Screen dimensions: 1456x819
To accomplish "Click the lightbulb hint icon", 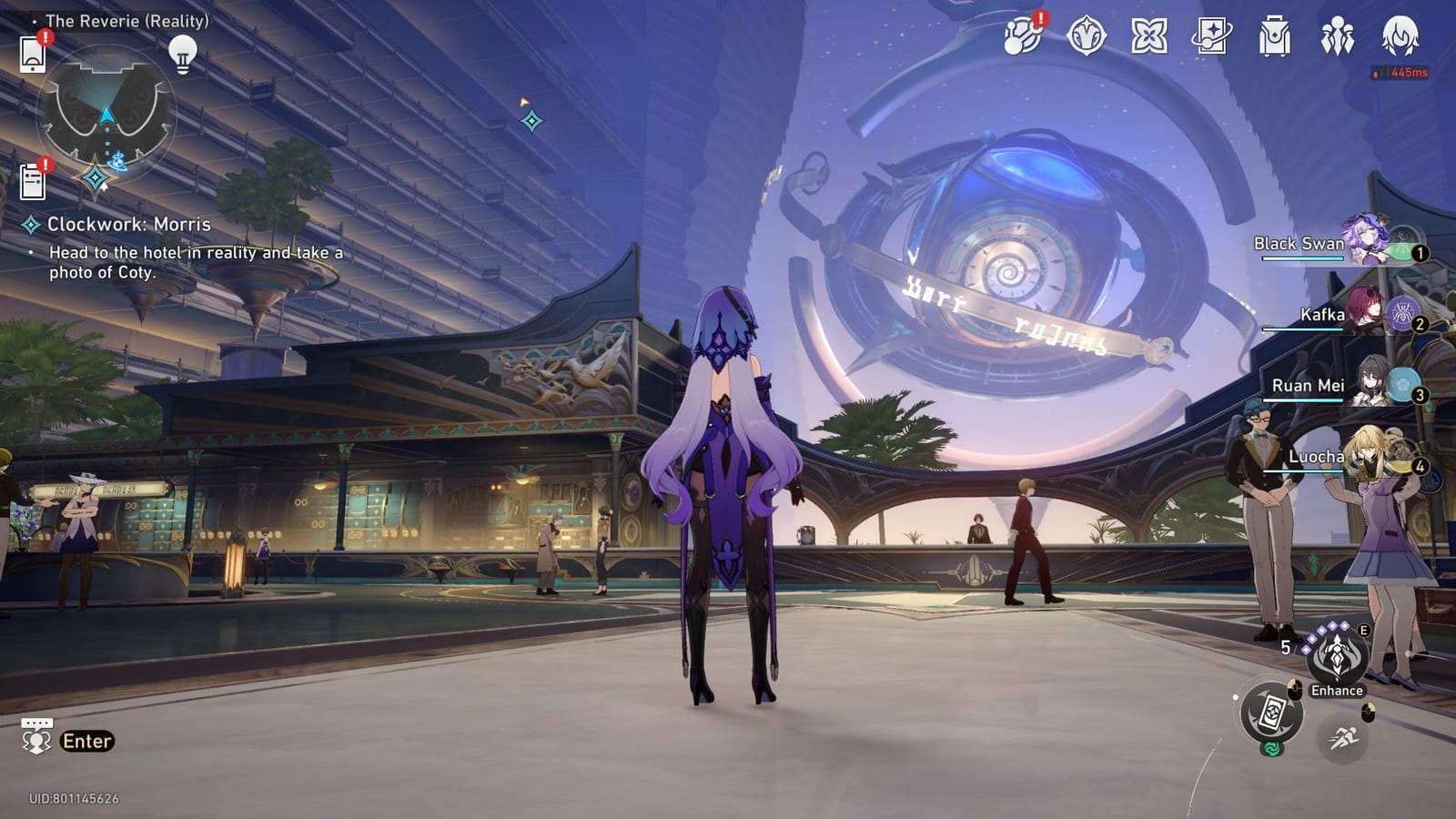I will (183, 54).
